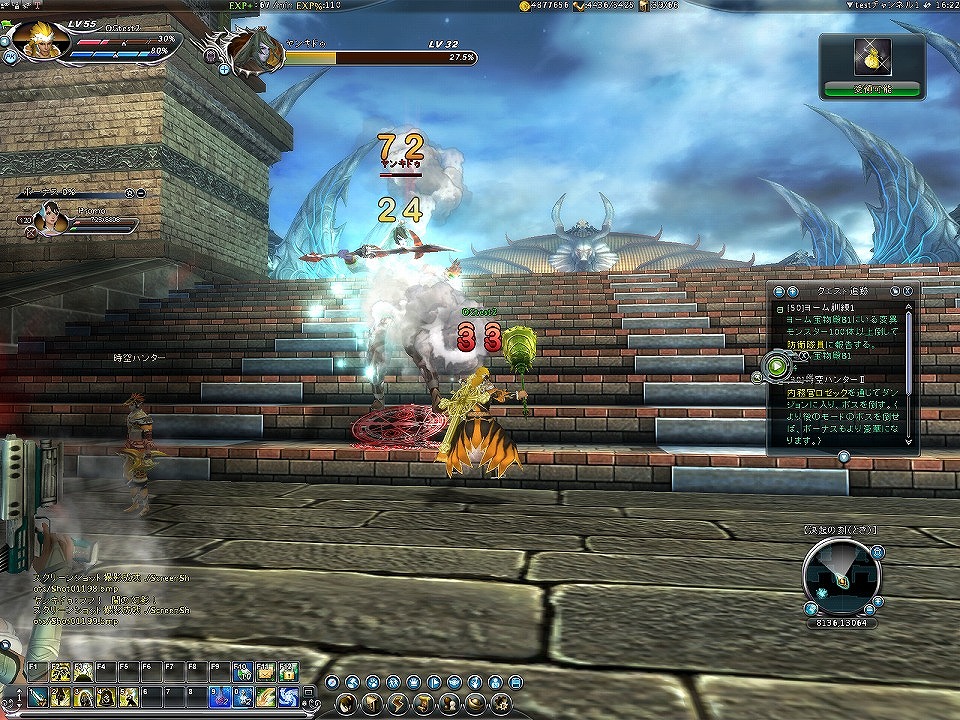Open the minimap
The image size is (960, 720).
(x=841, y=574)
